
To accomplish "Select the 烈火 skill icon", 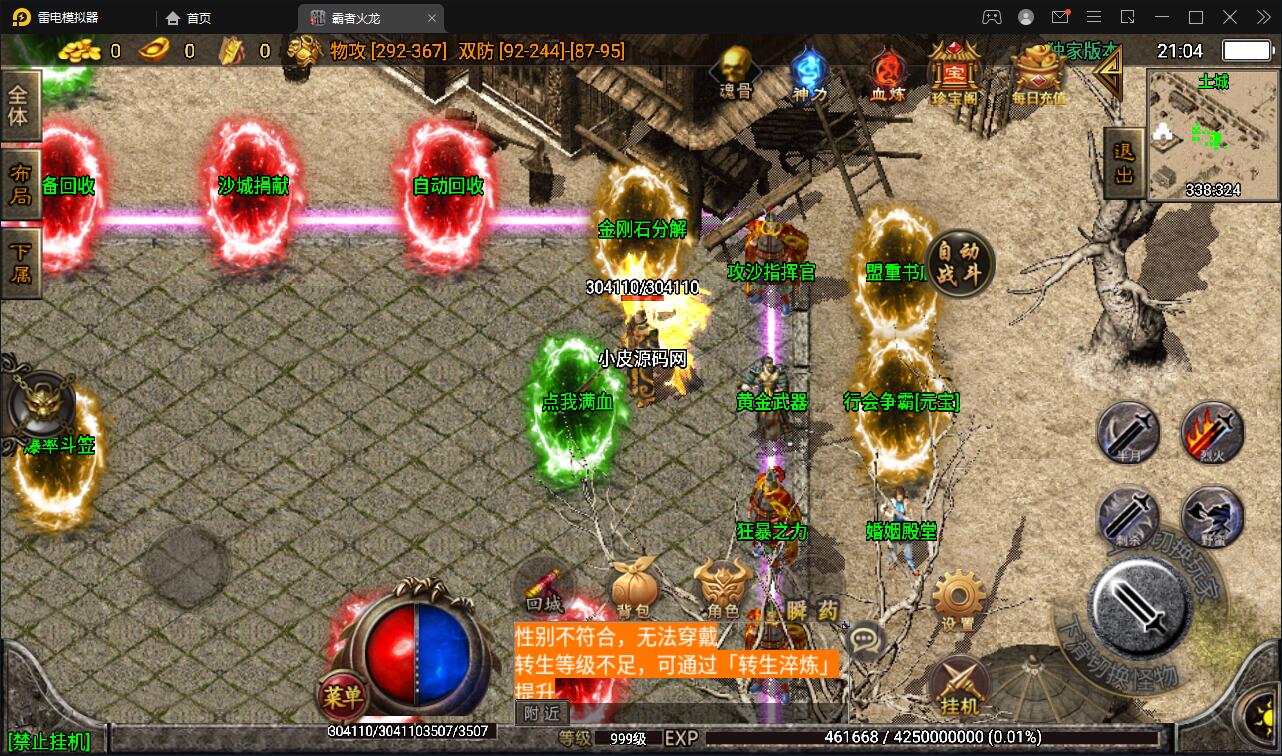I will [1213, 432].
